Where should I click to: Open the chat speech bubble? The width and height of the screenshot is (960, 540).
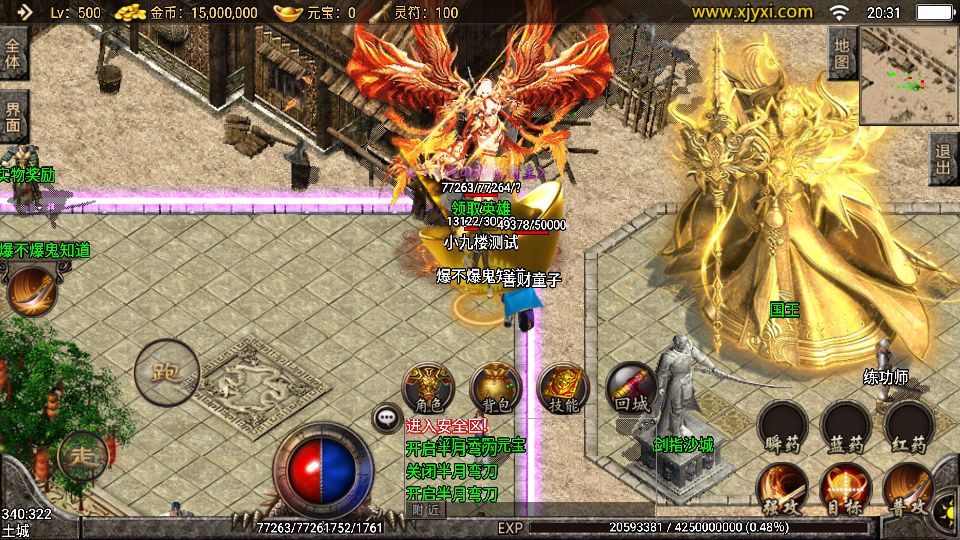pos(386,418)
